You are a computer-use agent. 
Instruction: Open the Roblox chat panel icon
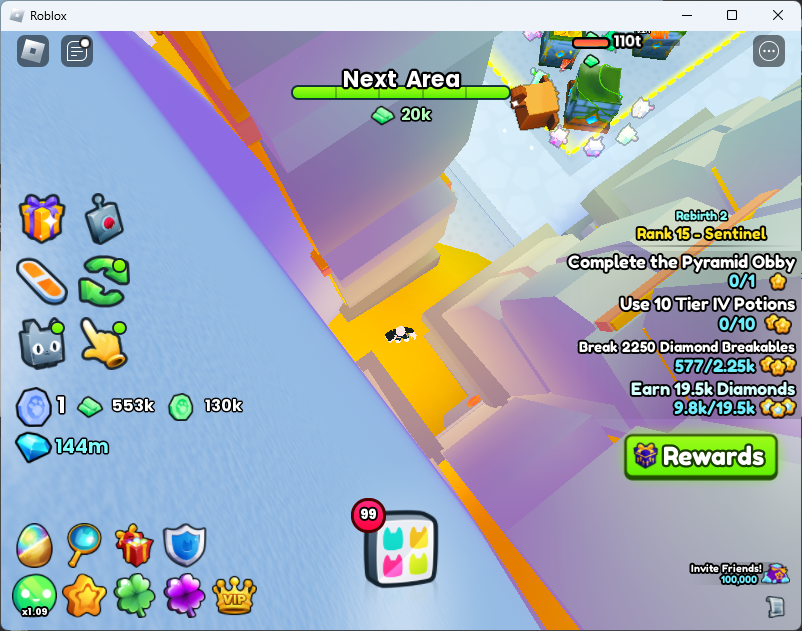(x=77, y=51)
